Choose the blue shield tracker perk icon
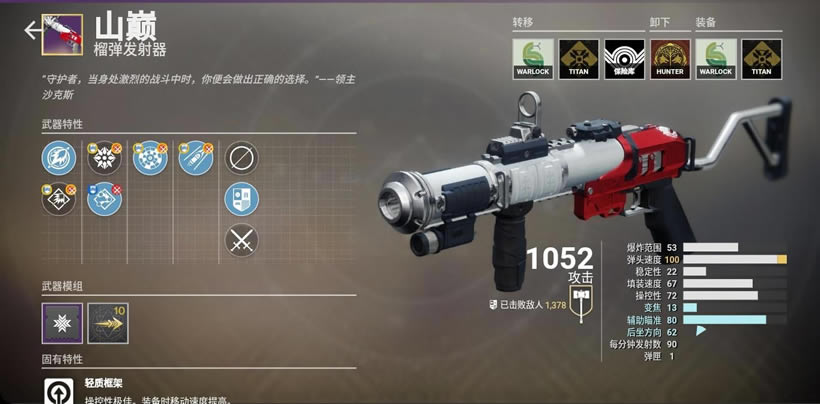The image size is (820, 404). click(241, 199)
